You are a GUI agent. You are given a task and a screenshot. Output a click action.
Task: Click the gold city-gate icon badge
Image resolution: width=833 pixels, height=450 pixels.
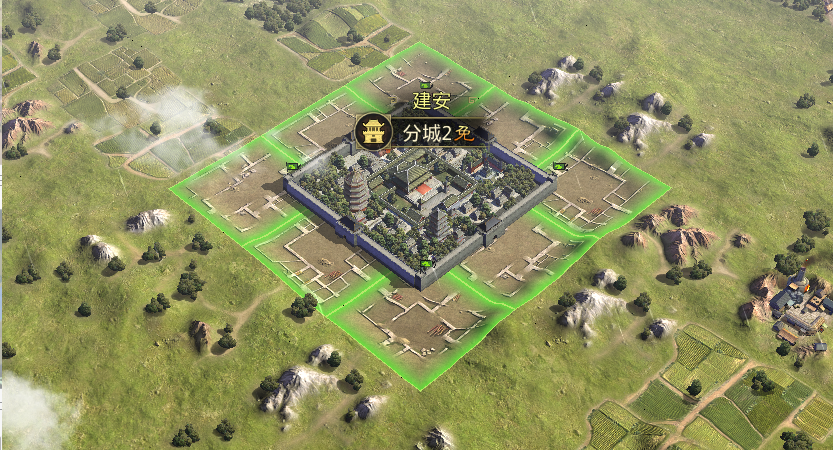(374, 133)
